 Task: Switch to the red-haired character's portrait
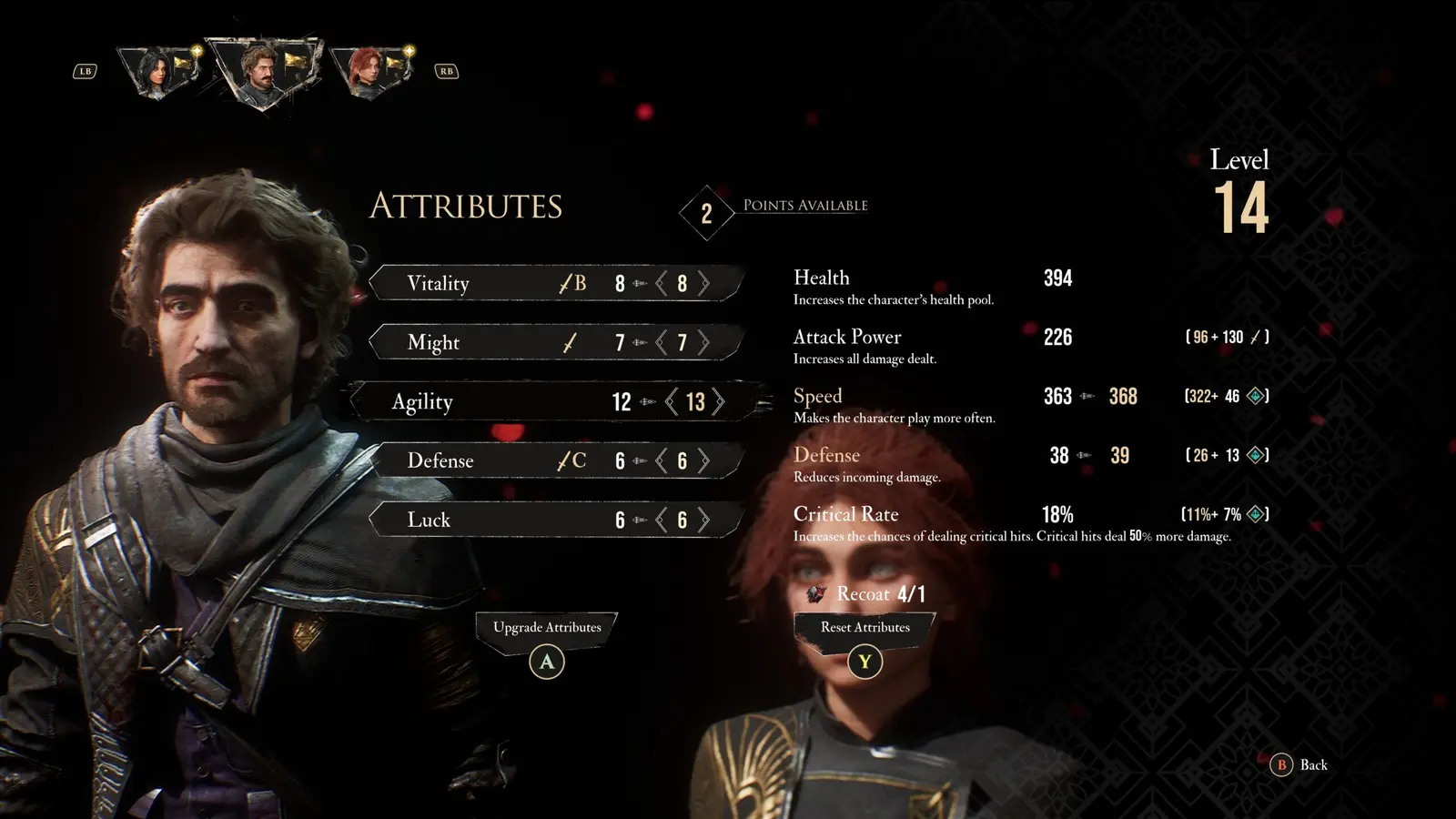[369, 71]
